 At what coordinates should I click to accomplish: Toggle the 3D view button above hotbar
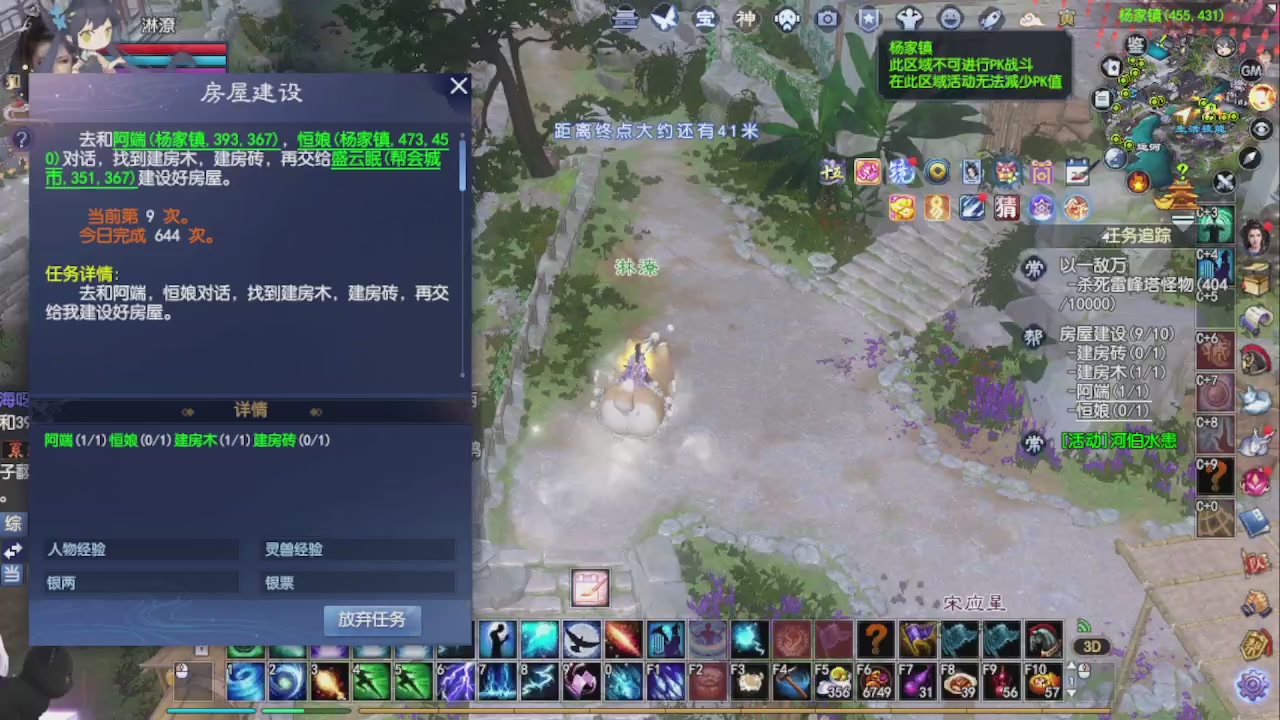[x=1092, y=646]
